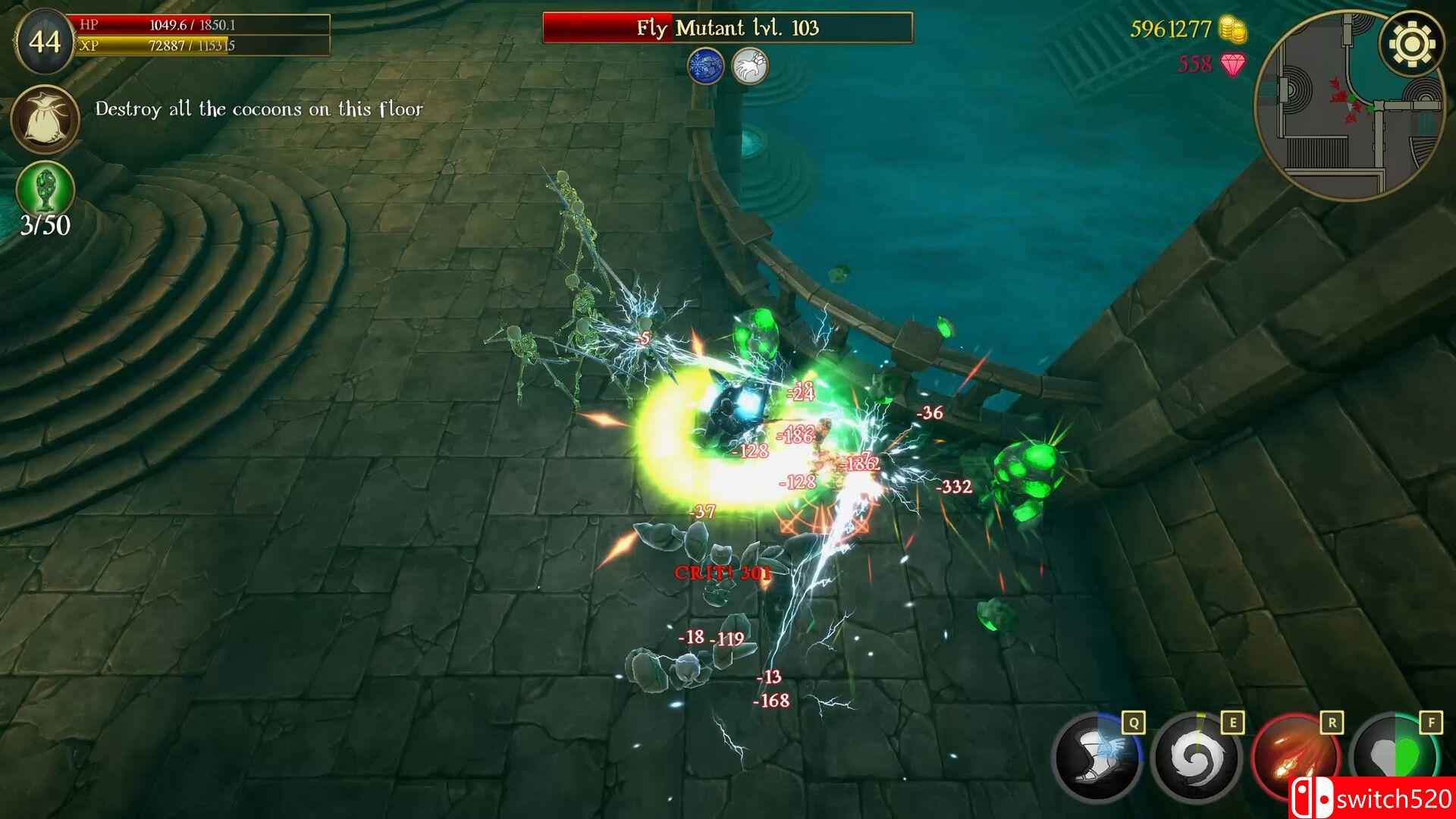
Task: Click the quest text 'Destroy all the cocoons'
Action: tap(258, 108)
